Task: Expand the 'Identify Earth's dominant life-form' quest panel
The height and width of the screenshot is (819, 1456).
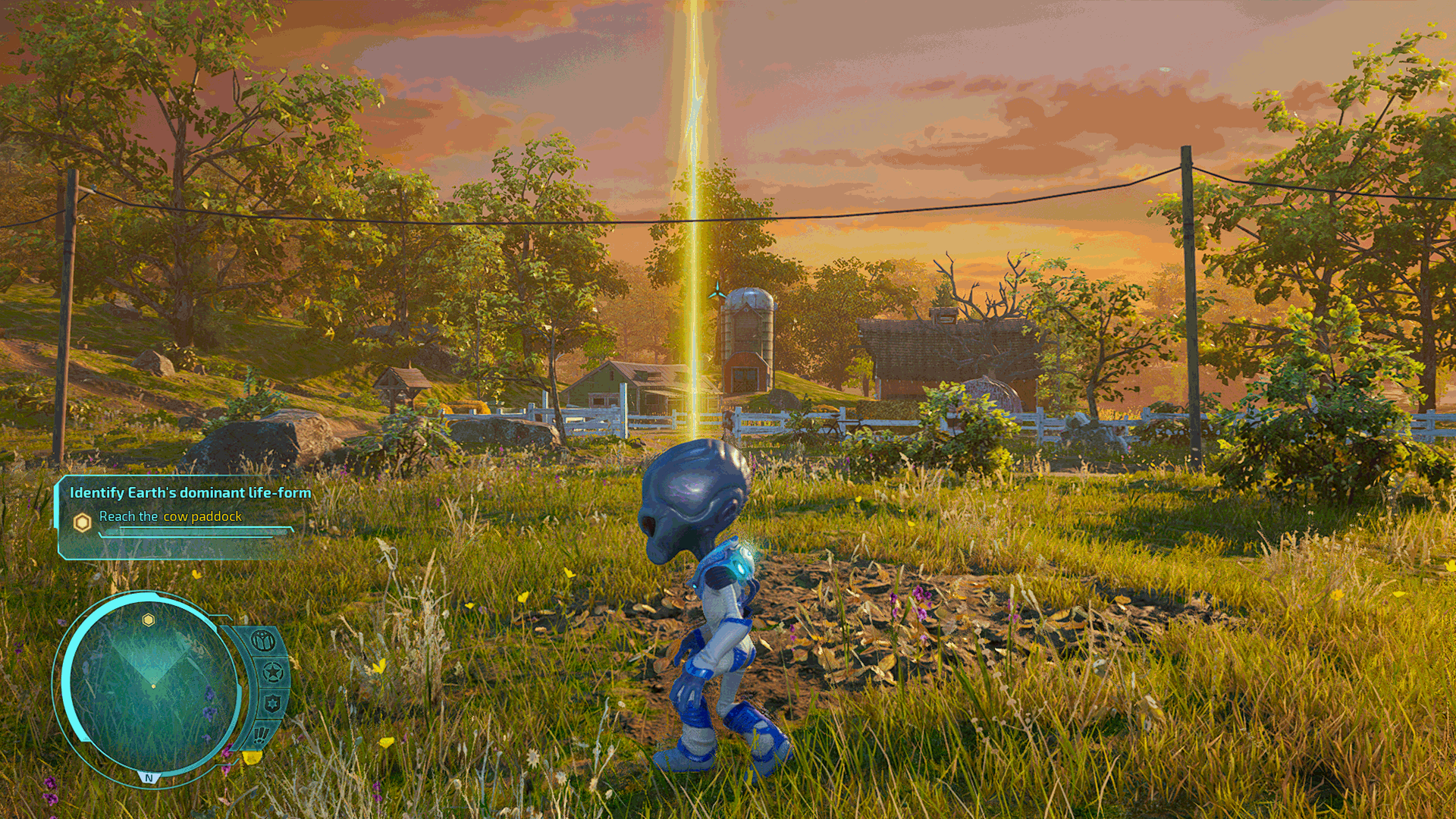Action: [190, 491]
